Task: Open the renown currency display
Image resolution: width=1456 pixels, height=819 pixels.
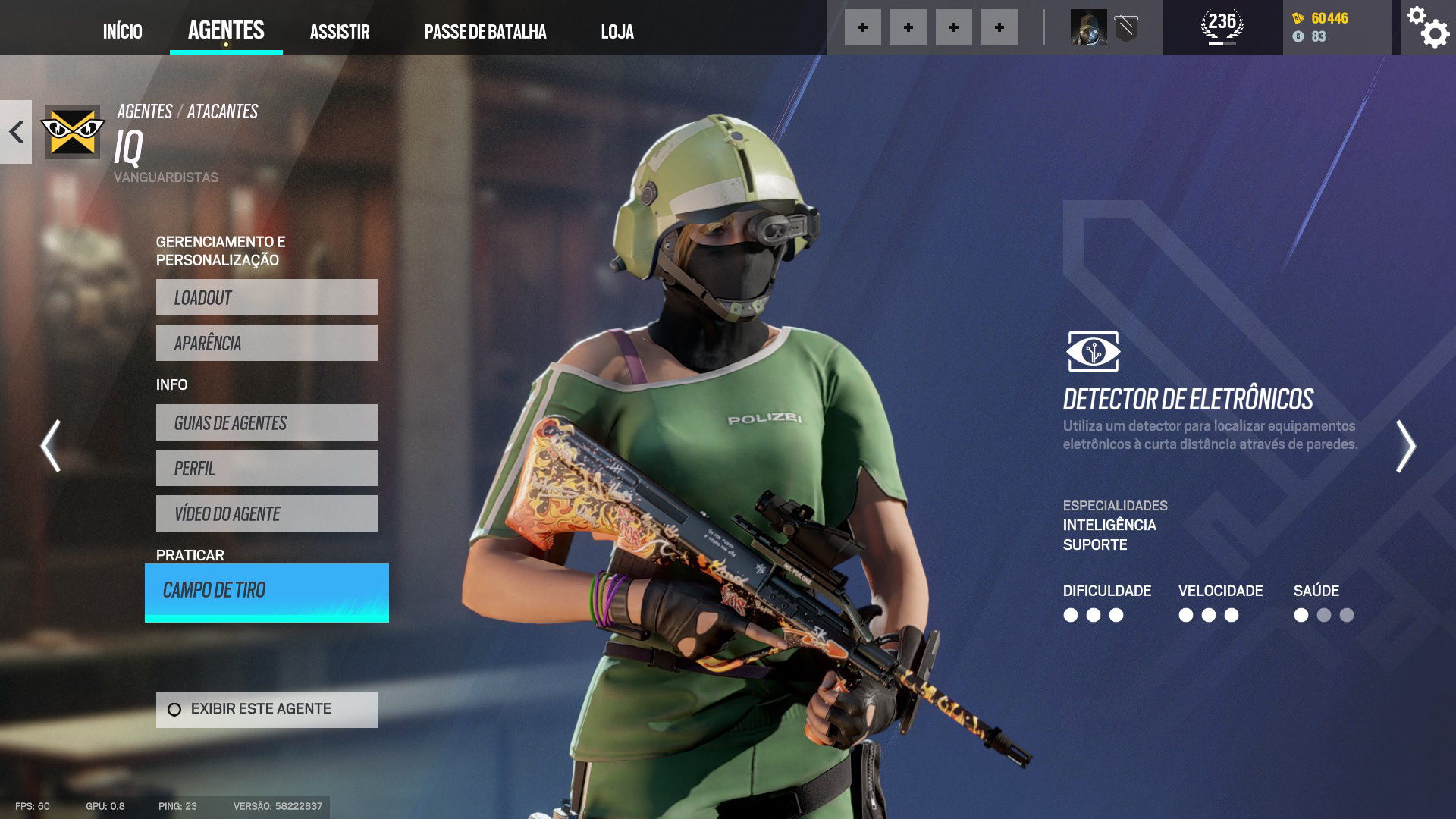Action: click(1322, 18)
